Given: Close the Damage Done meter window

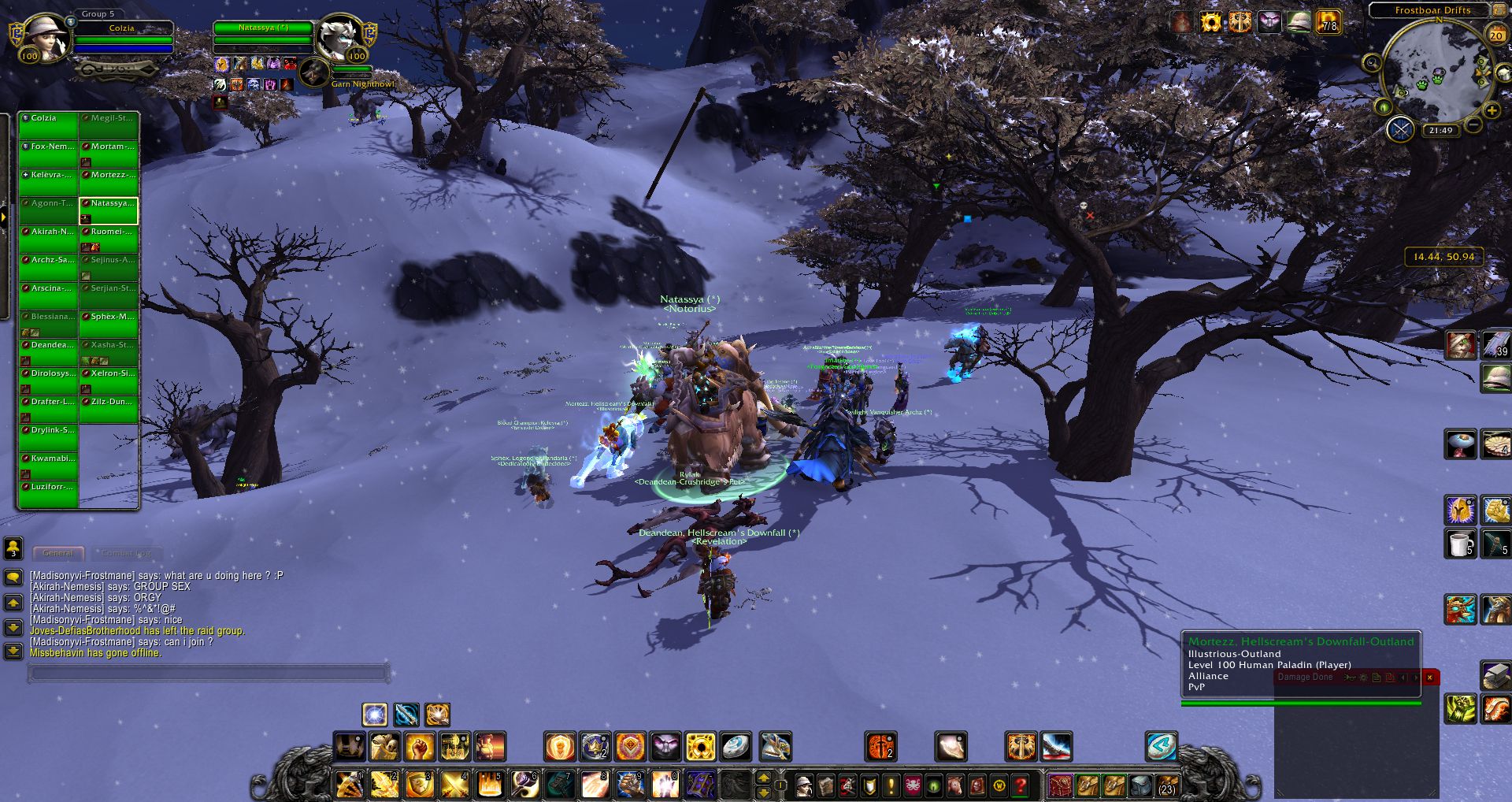Looking at the screenshot, I should pyautogui.click(x=1429, y=677).
